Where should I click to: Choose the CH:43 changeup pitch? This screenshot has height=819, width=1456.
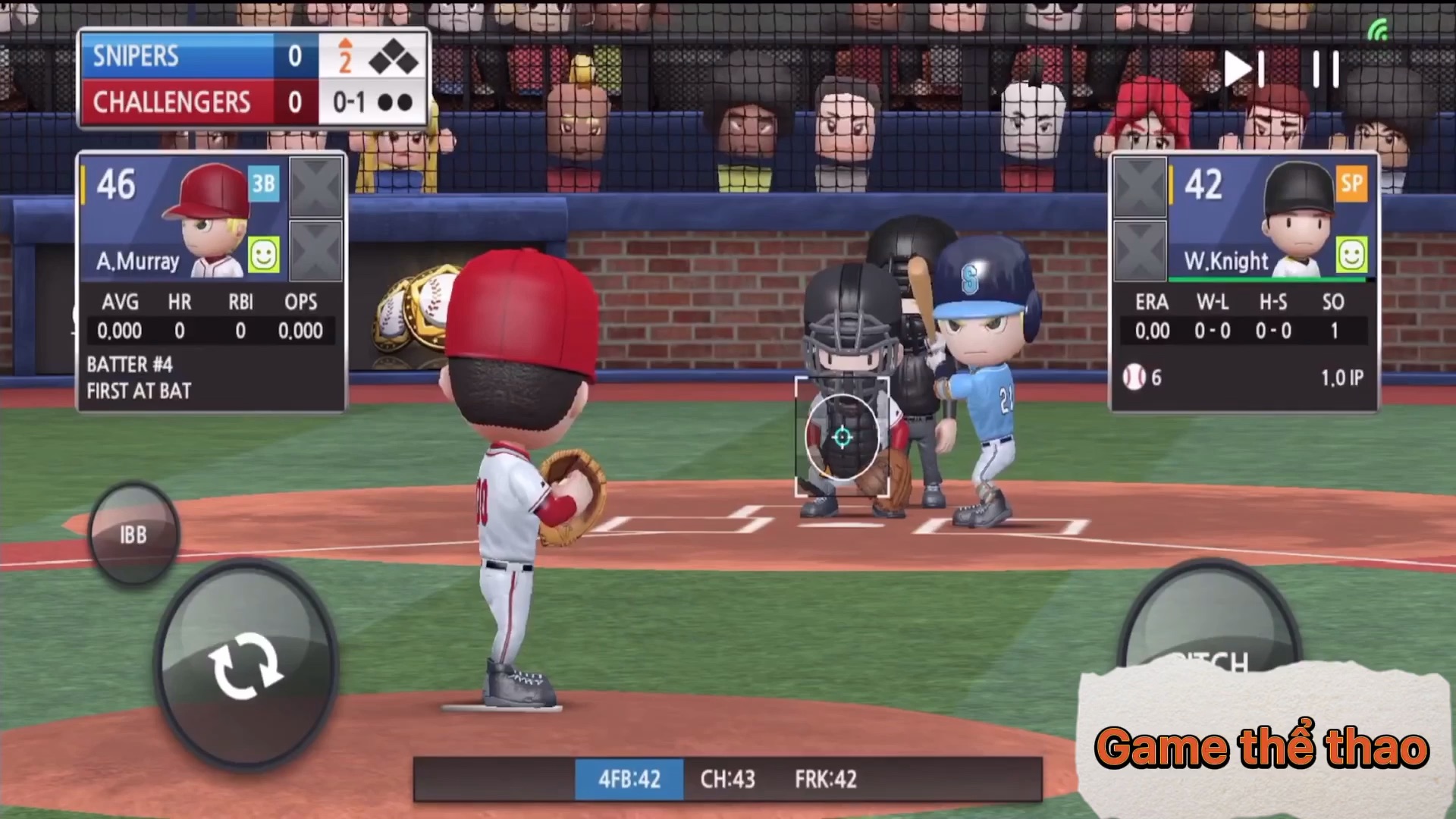(727, 779)
